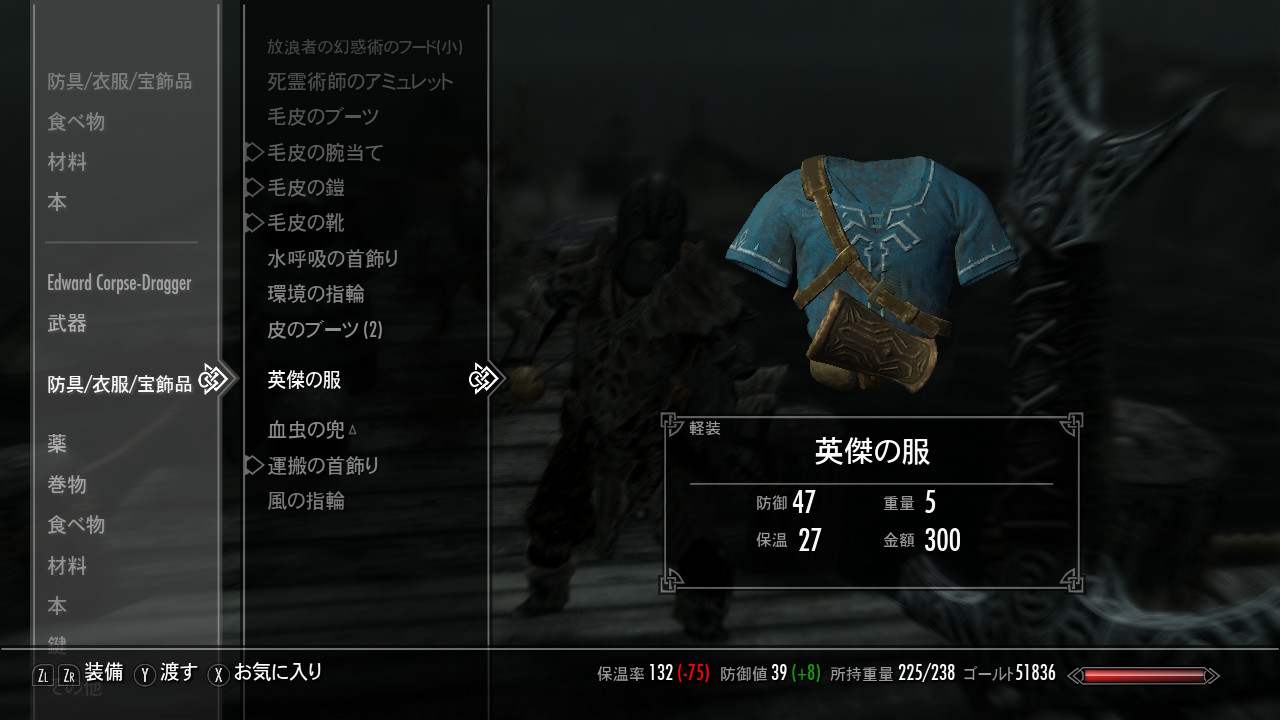Open the 巻物 scrolls category
The image size is (1280, 720).
pyautogui.click(x=67, y=485)
